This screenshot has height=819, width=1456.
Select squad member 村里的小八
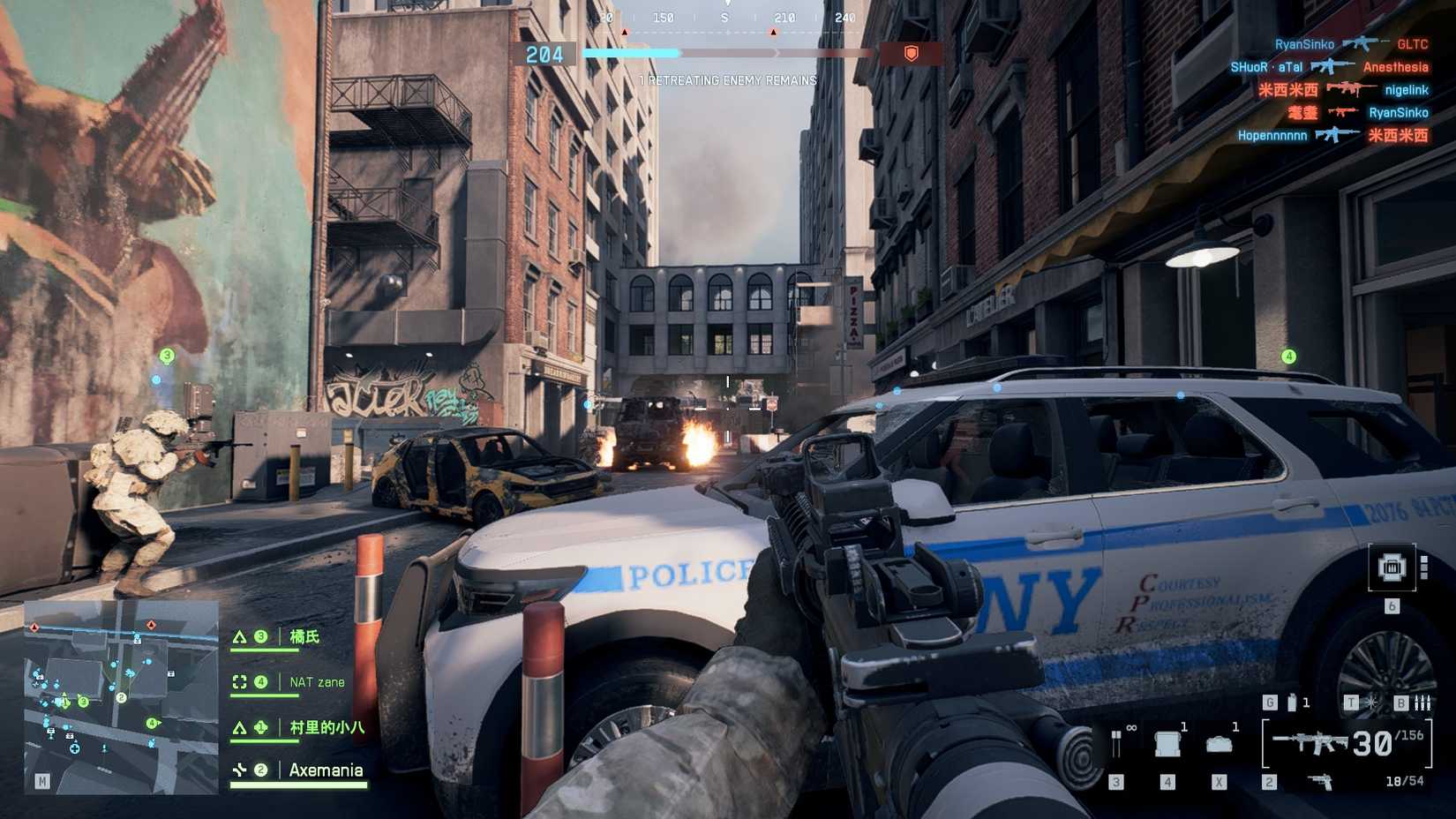[x=326, y=727]
